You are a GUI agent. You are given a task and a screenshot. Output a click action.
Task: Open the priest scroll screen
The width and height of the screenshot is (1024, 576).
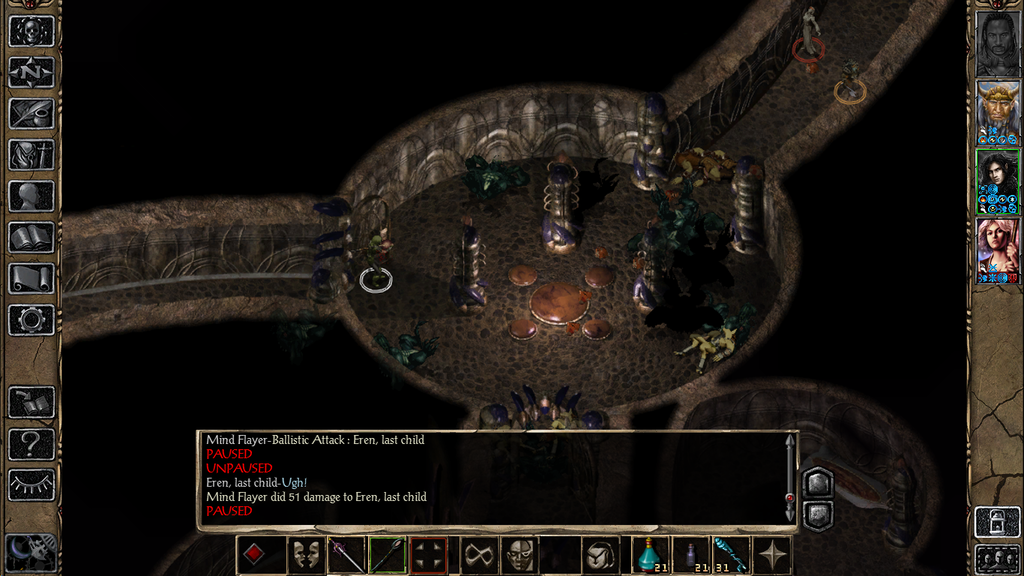(31, 278)
